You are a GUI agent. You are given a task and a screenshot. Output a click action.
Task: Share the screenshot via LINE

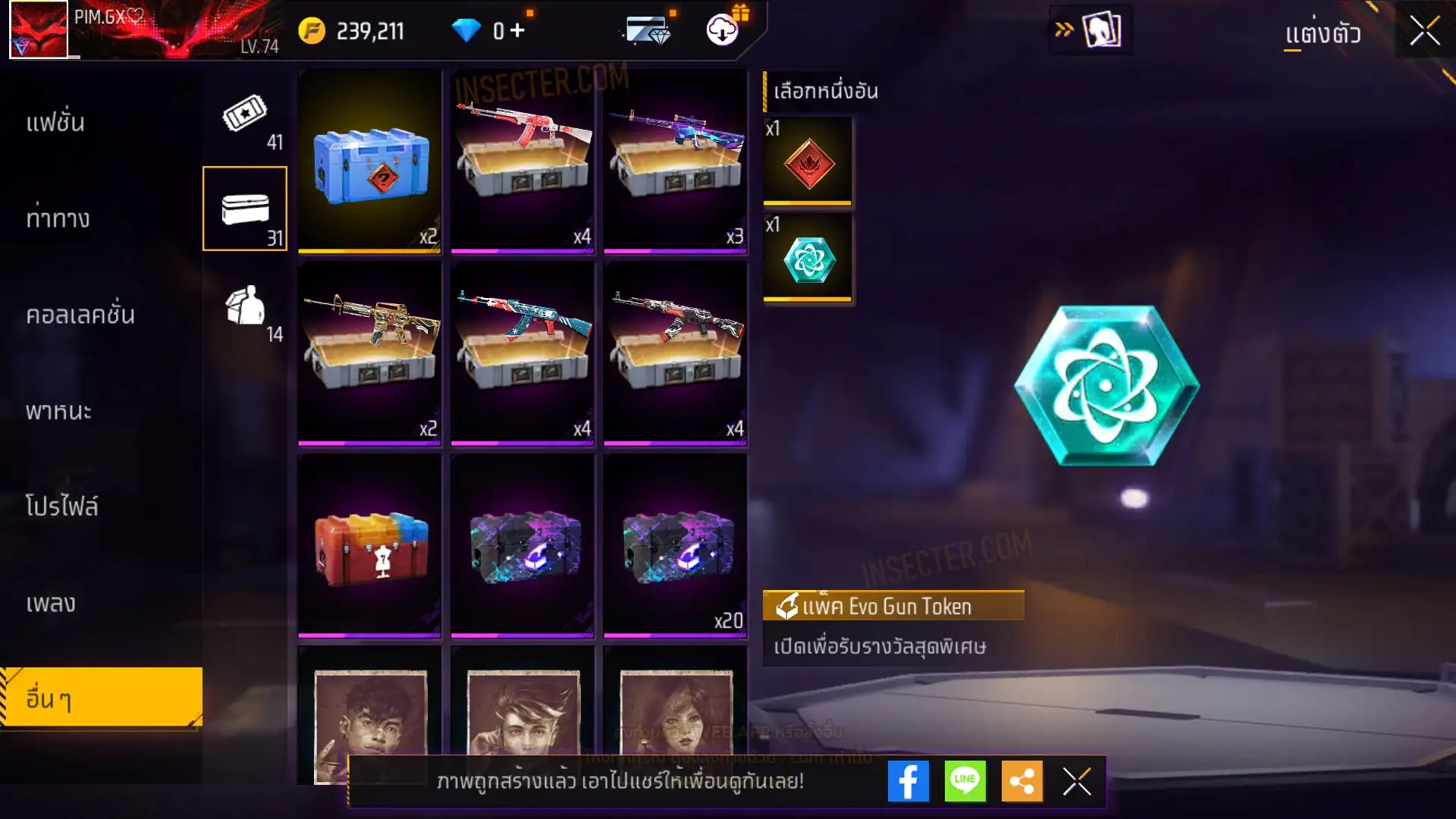[x=965, y=781]
